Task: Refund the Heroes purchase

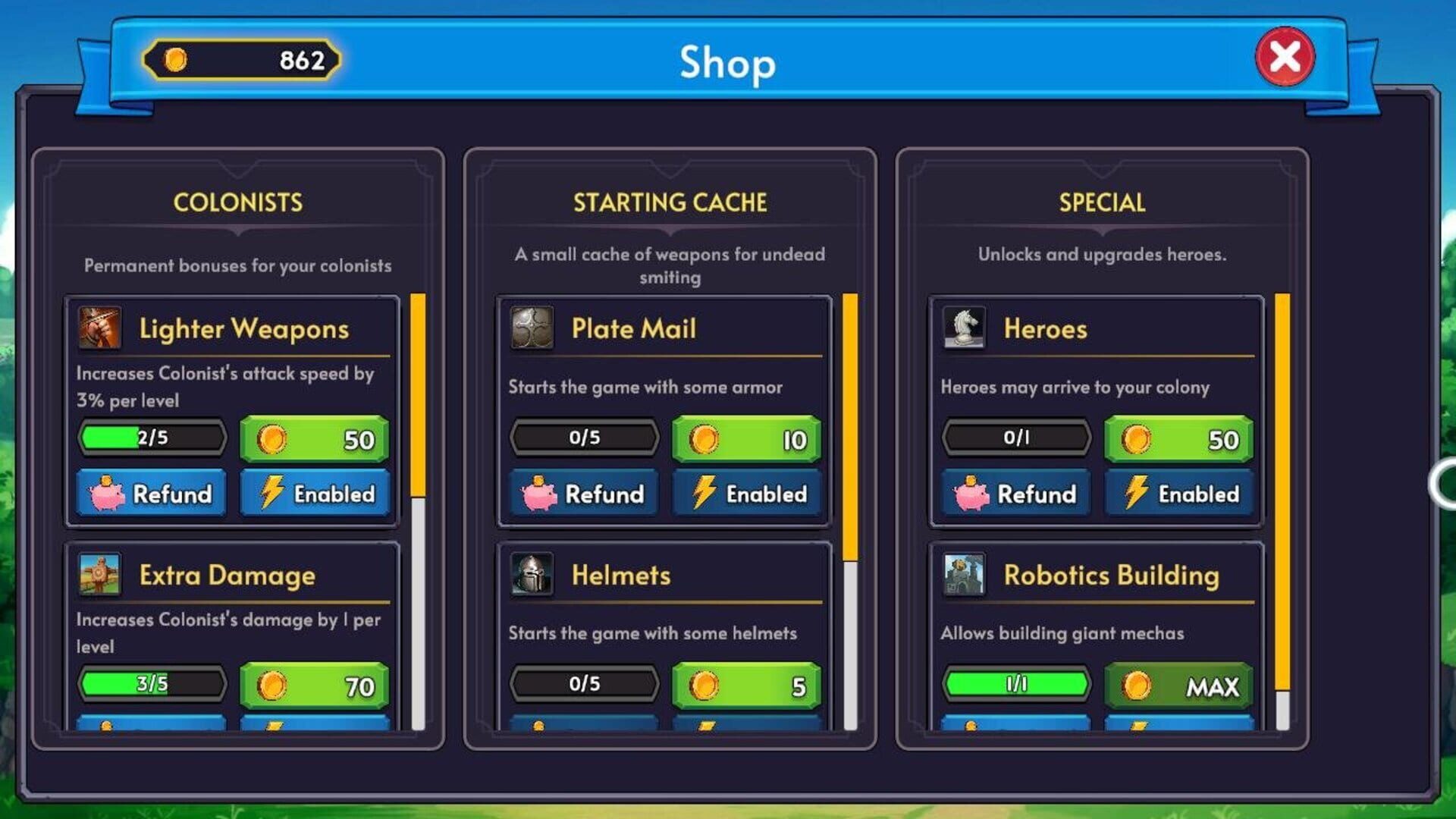Action: (x=1014, y=494)
